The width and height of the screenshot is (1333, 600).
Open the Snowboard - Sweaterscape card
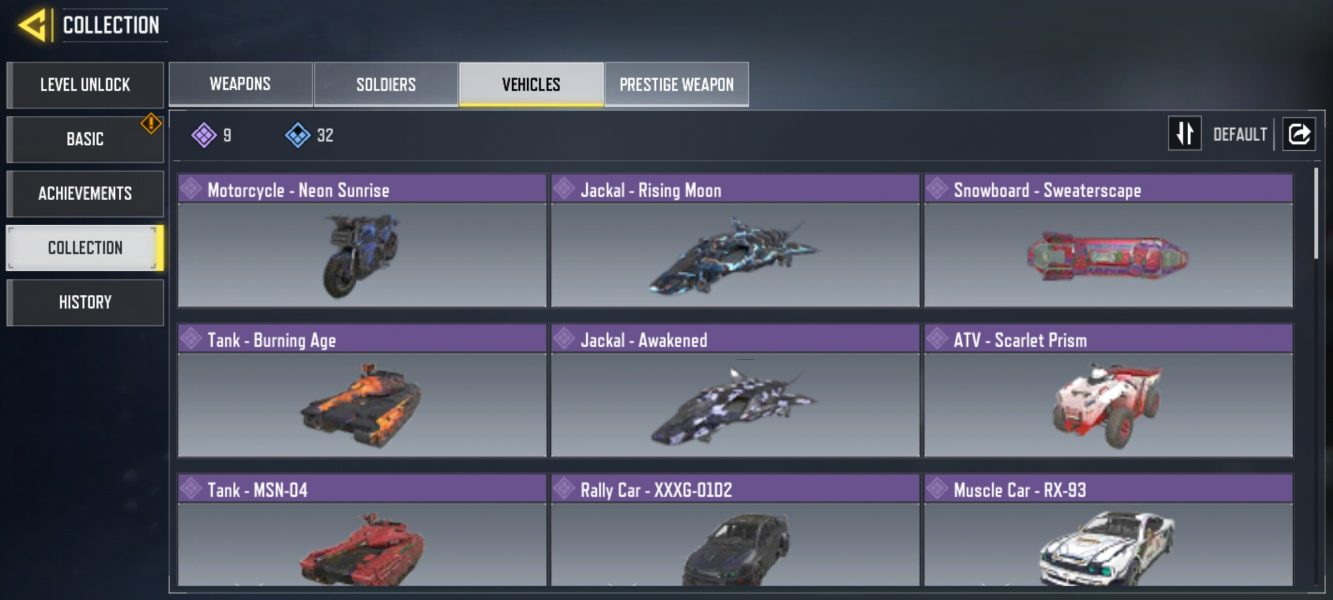point(1108,241)
